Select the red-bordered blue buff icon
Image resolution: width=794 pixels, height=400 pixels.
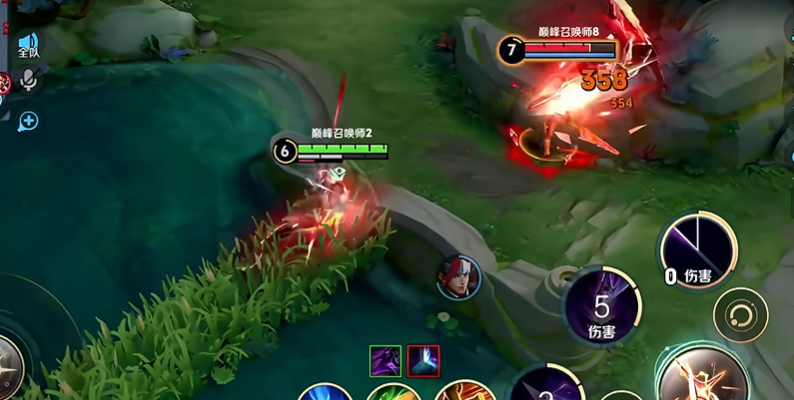tap(423, 360)
